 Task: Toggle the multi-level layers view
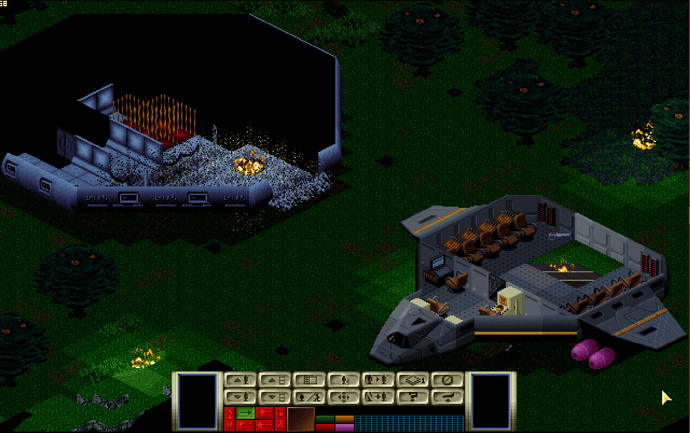pos(413,381)
